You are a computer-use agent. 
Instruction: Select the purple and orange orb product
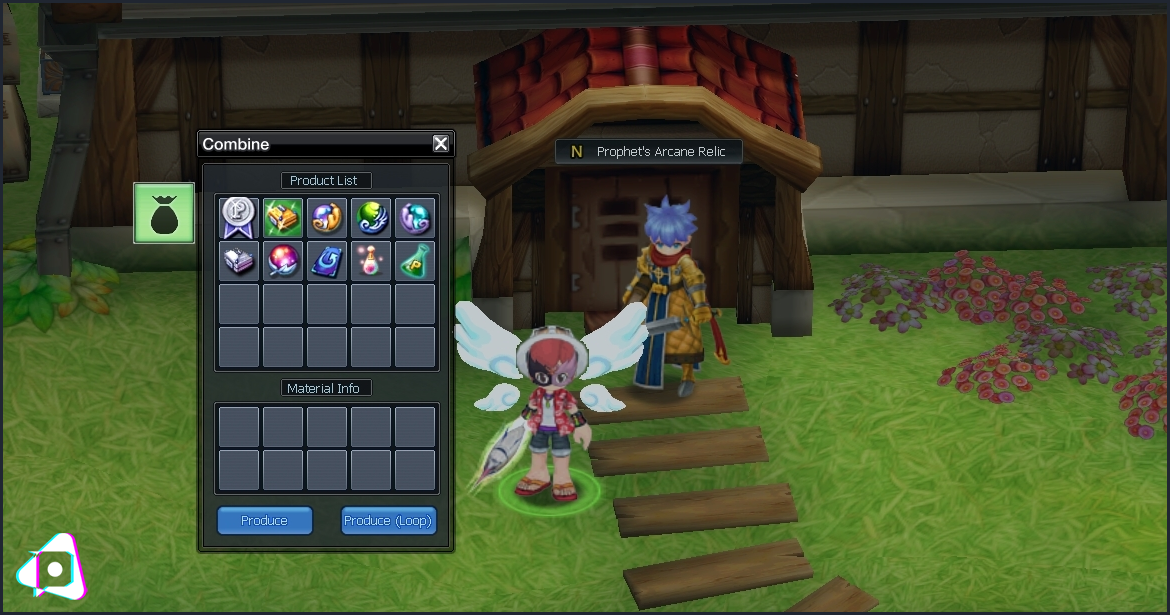327,217
